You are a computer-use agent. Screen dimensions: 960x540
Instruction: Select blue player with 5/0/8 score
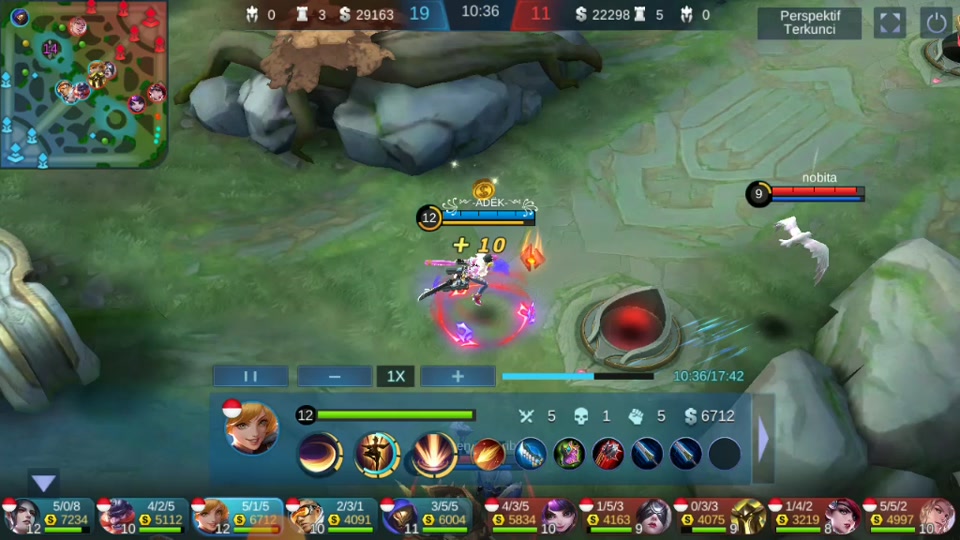[x=52, y=515]
